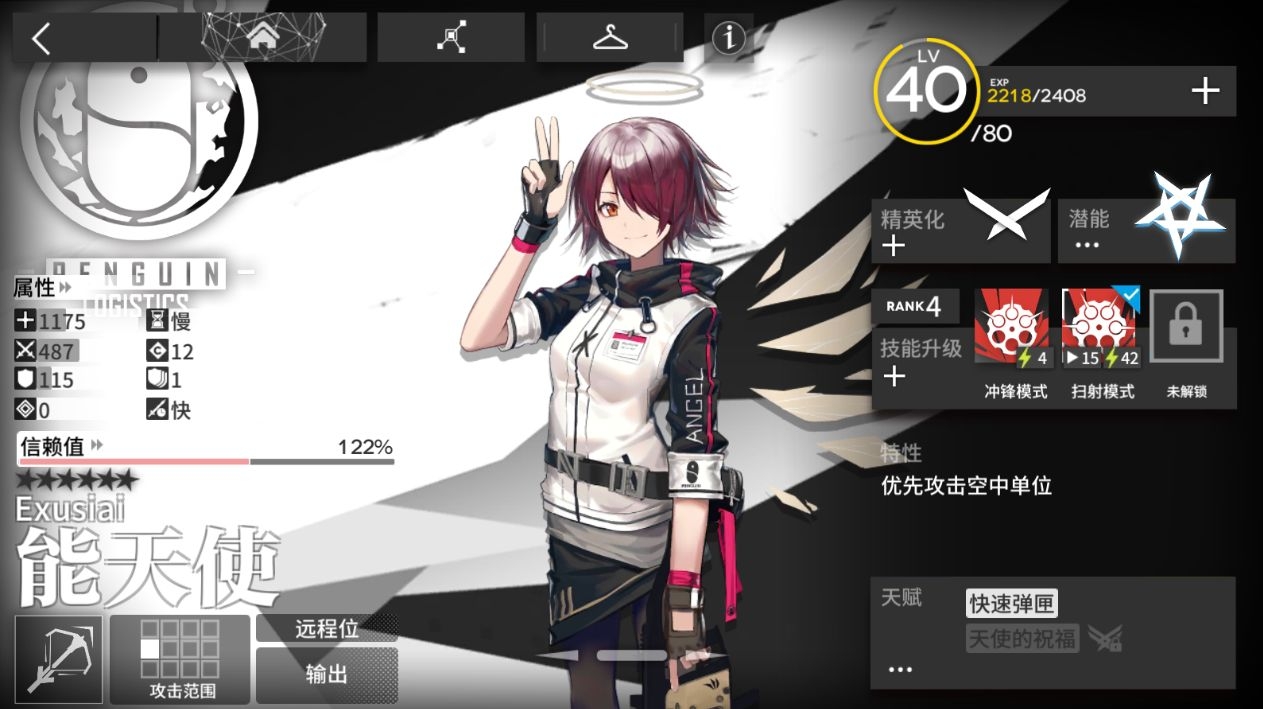View the locked 天使的祝福 talent
The height and width of the screenshot is (709, 1263).
1022,638
